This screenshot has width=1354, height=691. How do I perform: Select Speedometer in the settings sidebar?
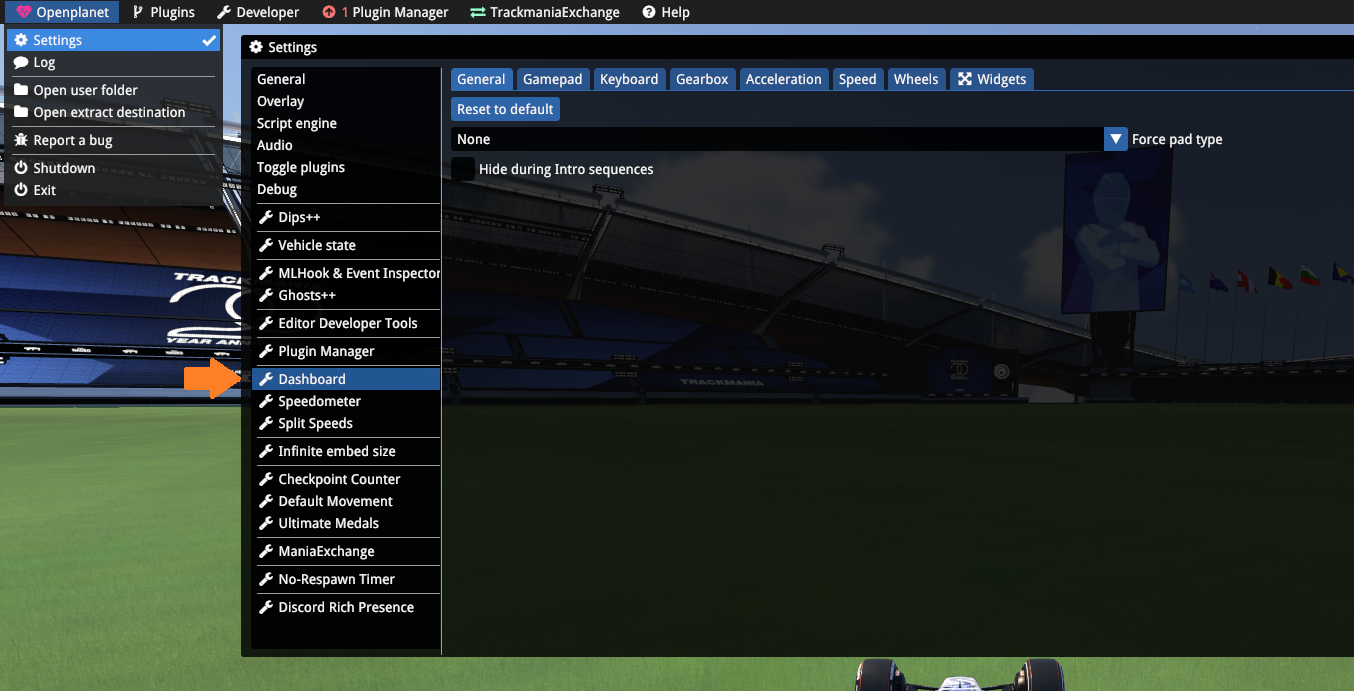point(319,401)
